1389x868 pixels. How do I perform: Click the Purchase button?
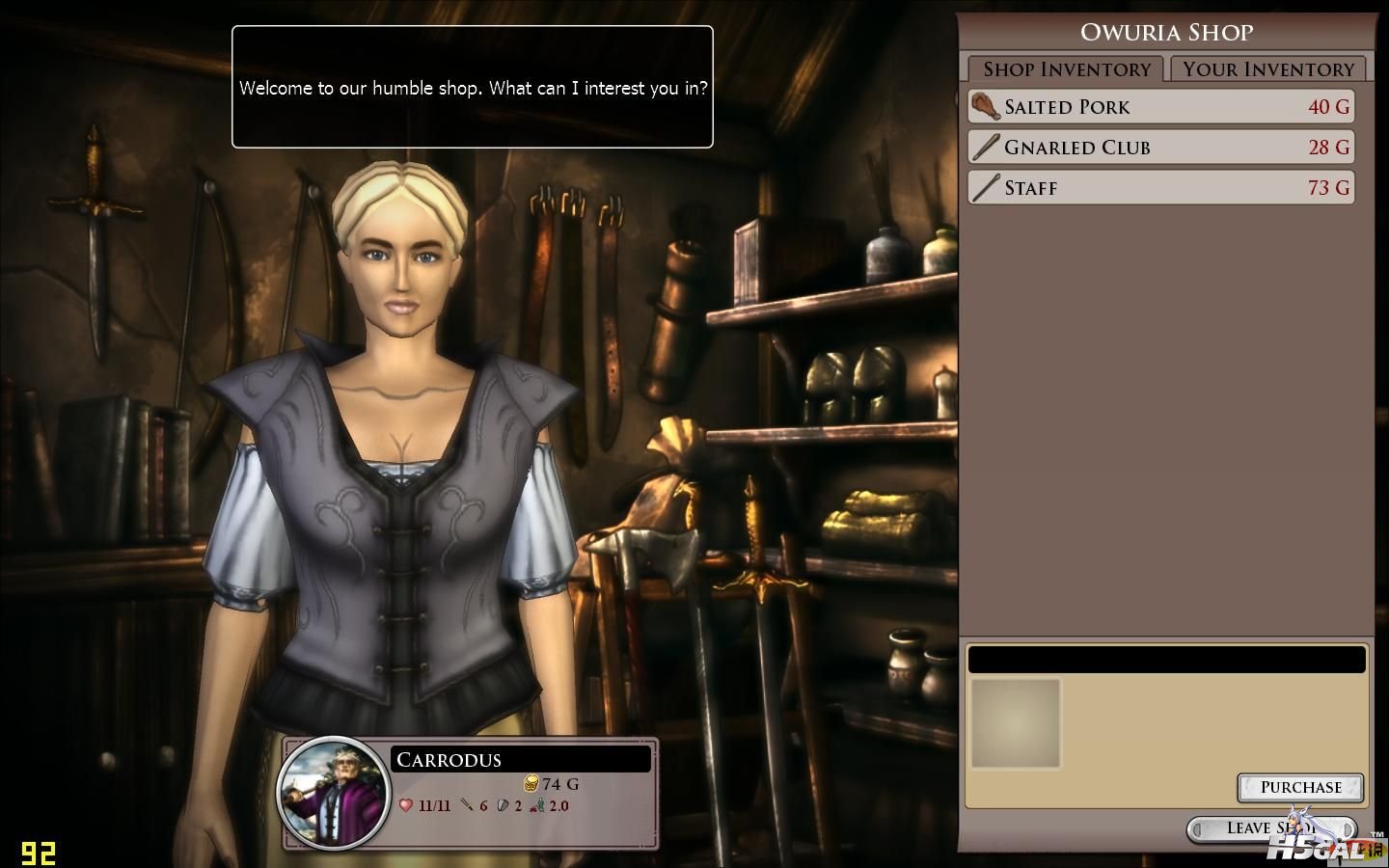pos(1299,787)
